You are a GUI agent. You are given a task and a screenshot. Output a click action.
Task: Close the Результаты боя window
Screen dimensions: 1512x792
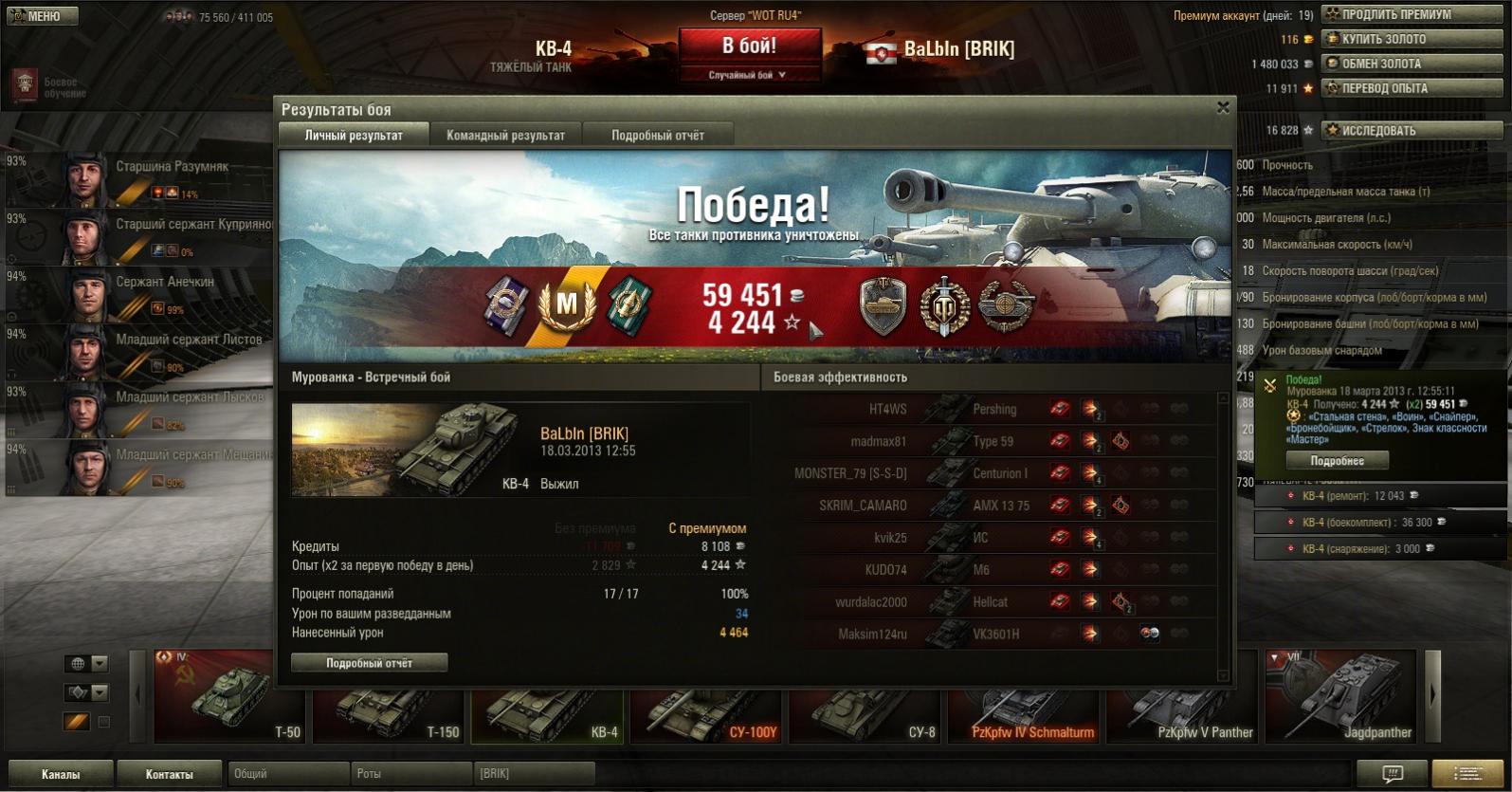1223,108
